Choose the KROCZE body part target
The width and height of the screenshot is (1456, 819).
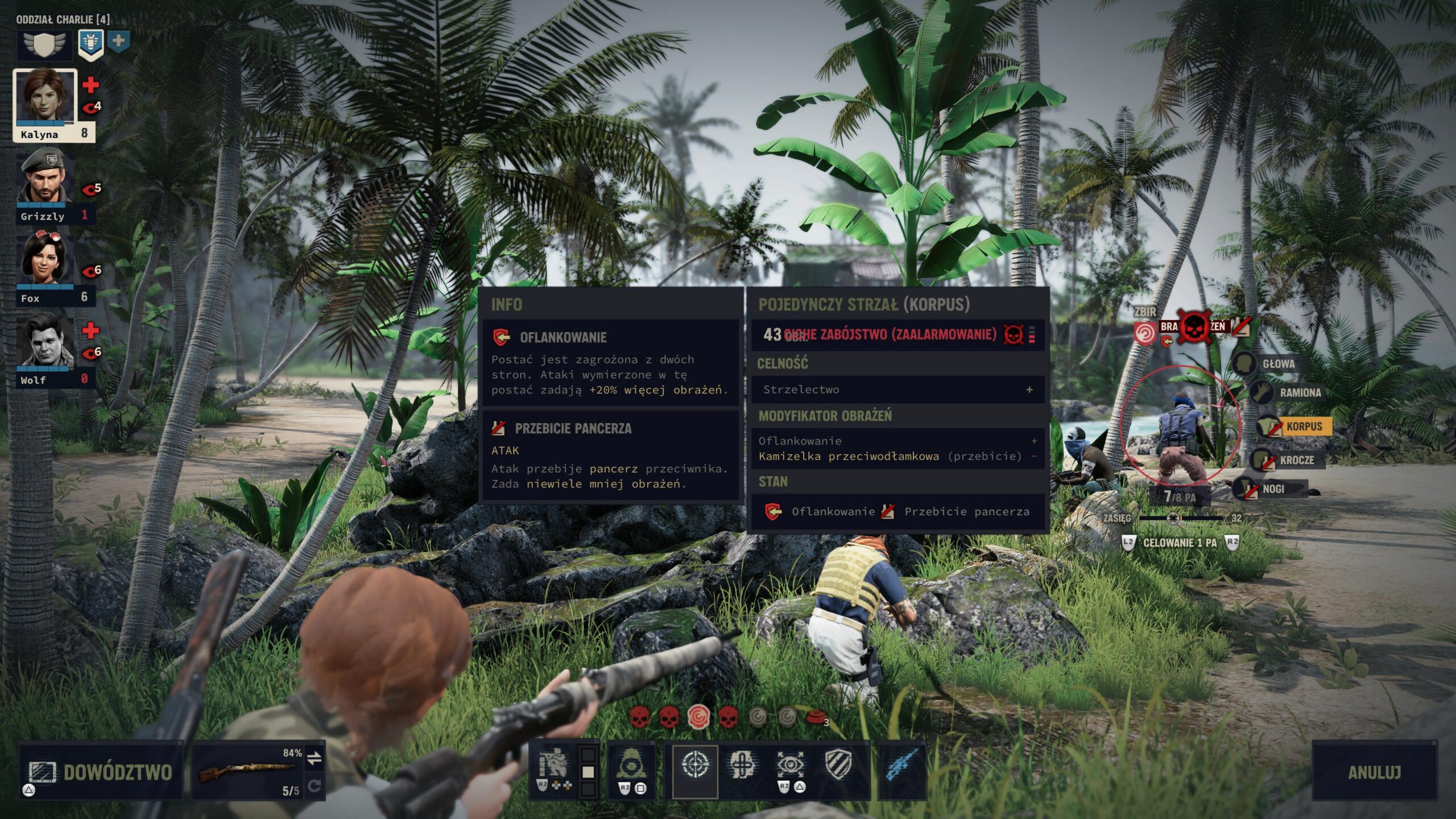click(1296, 460)
